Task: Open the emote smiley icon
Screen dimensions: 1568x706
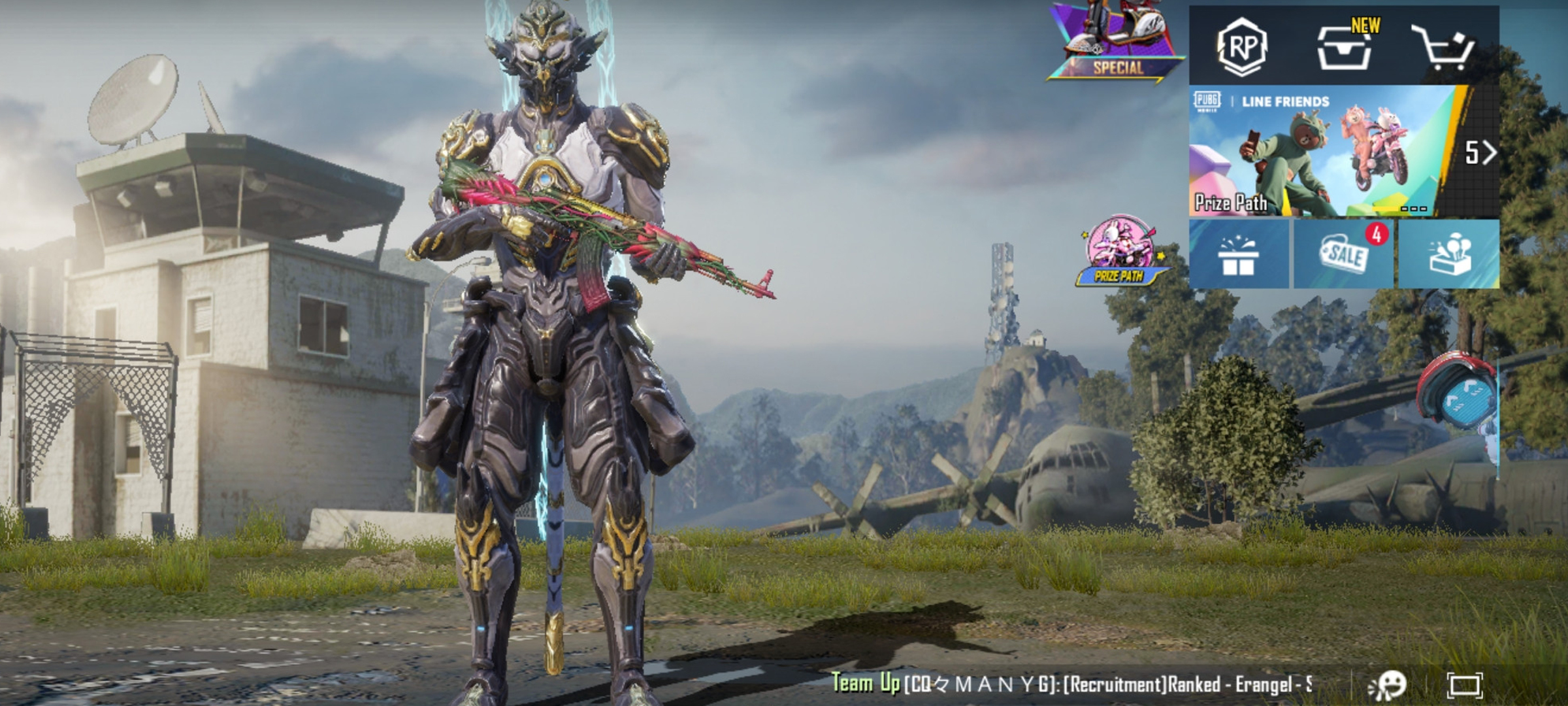Action: tap(1388, 685)
